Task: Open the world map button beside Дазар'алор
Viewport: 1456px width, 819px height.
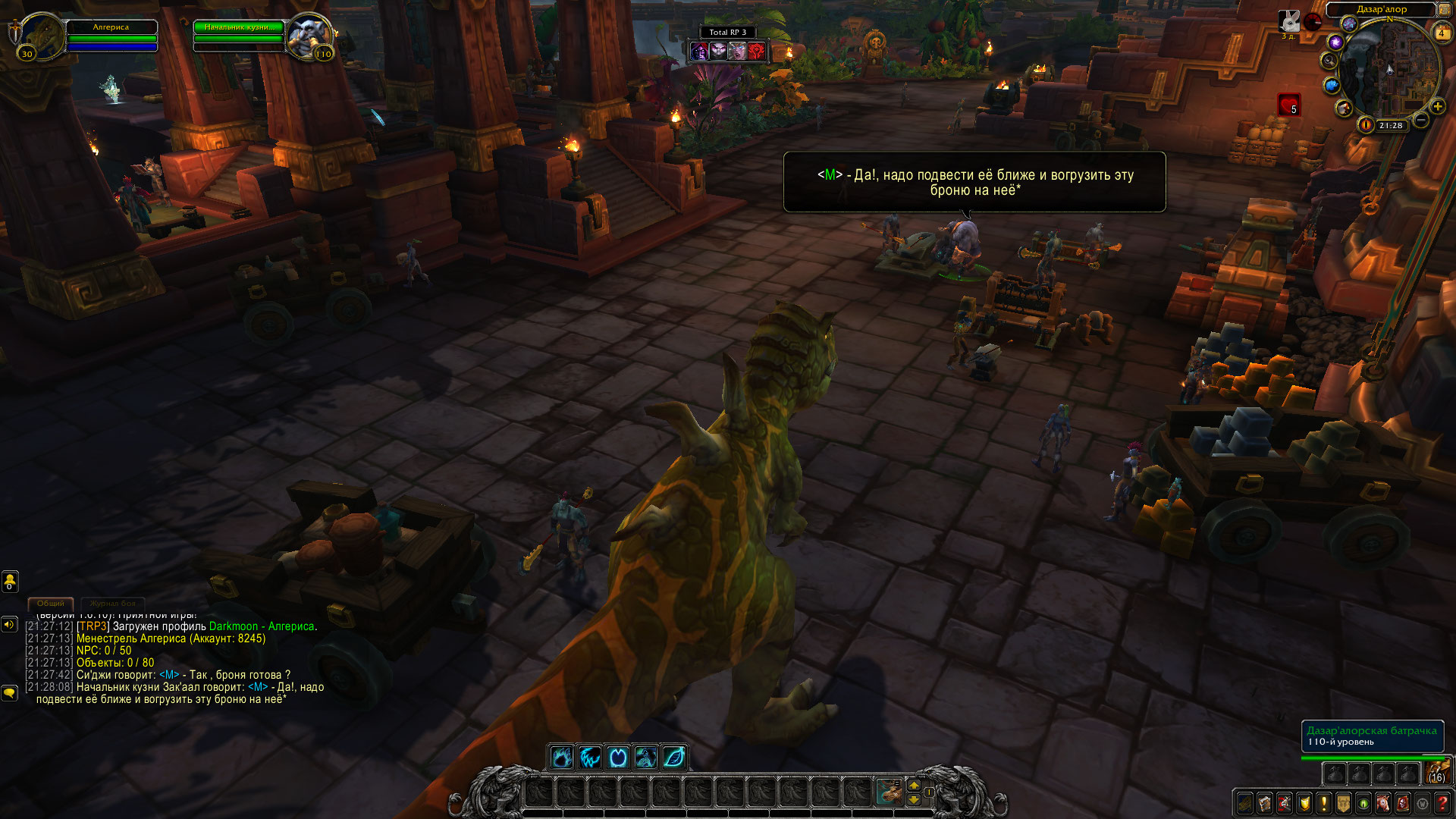Action: point(1445,10)
